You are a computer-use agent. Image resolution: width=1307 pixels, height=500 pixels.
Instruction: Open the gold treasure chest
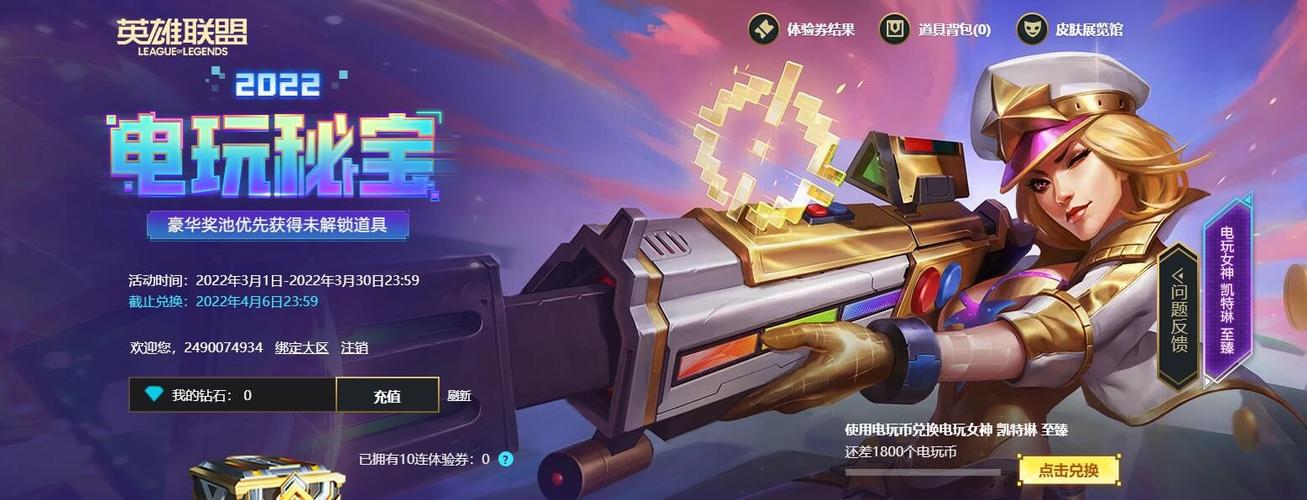click(267, 480)
